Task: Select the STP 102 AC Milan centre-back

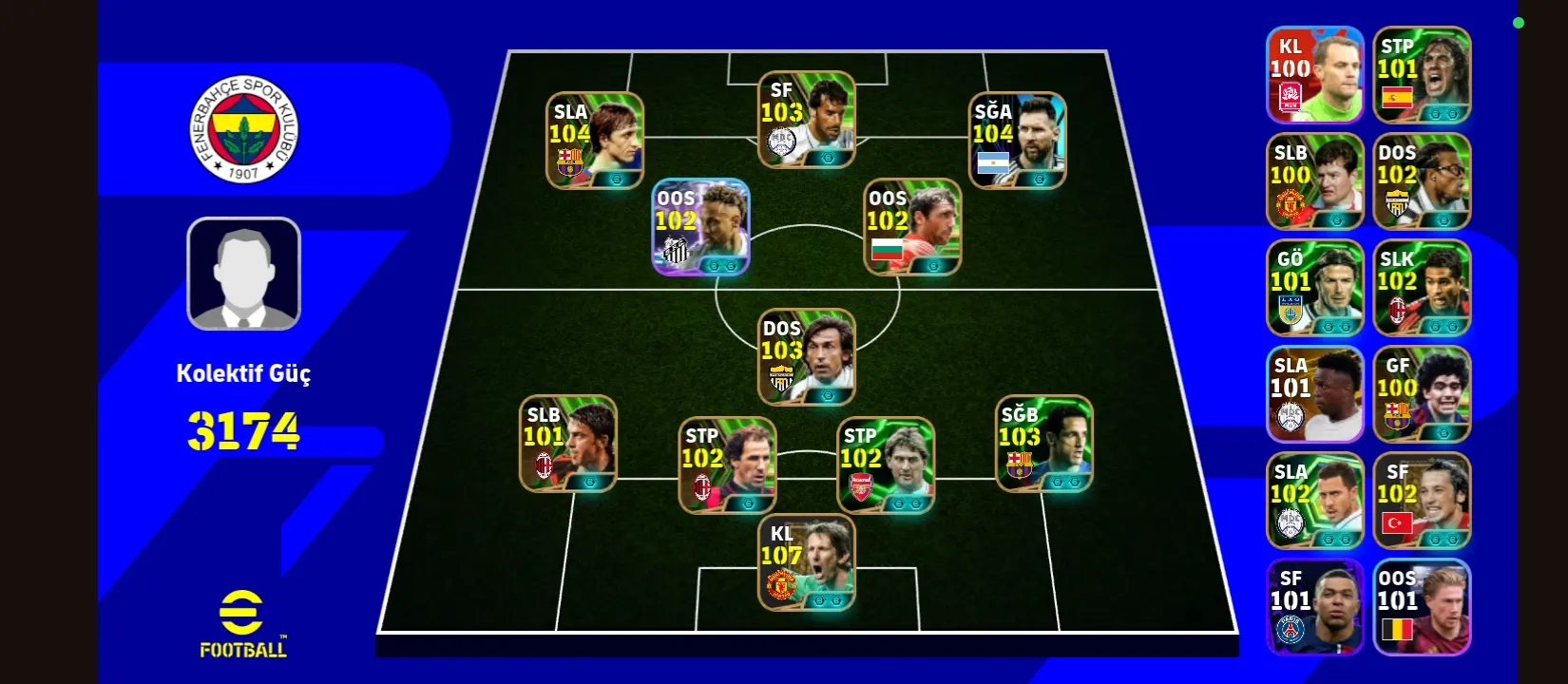Action: [x=727, y=465]
